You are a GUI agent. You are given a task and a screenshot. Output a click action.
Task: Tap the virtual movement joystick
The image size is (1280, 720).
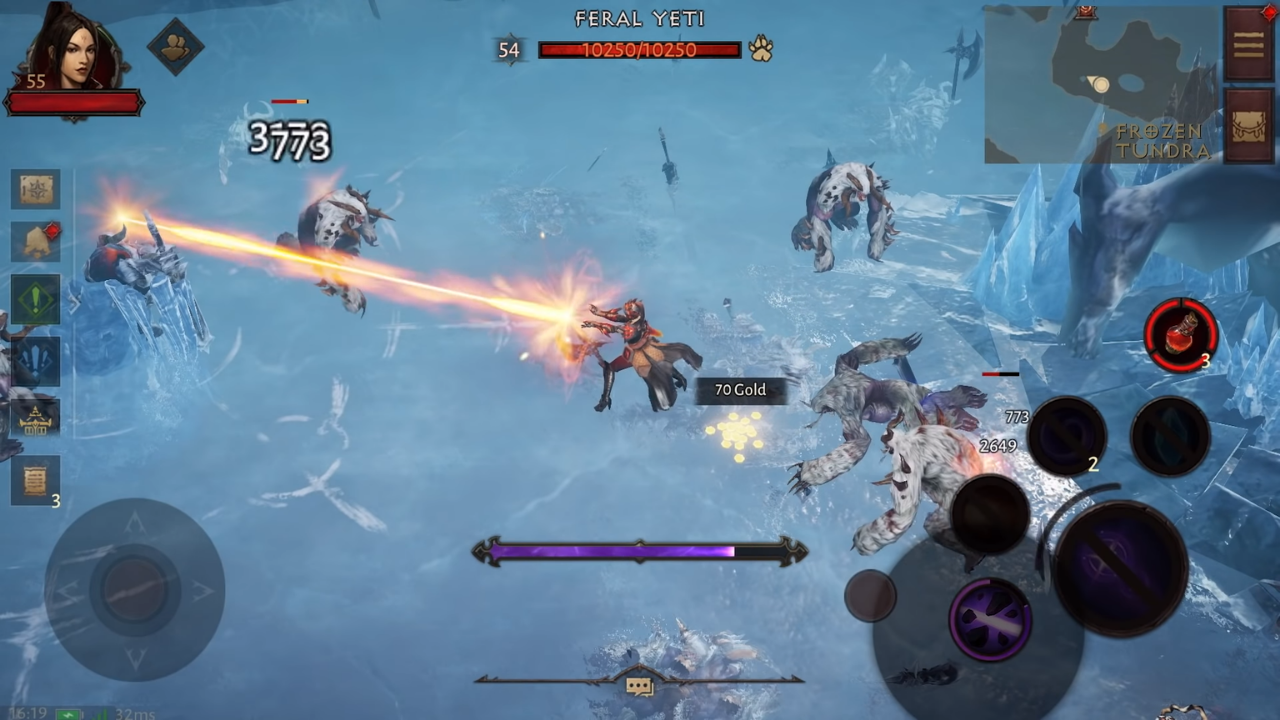(134, 589)
